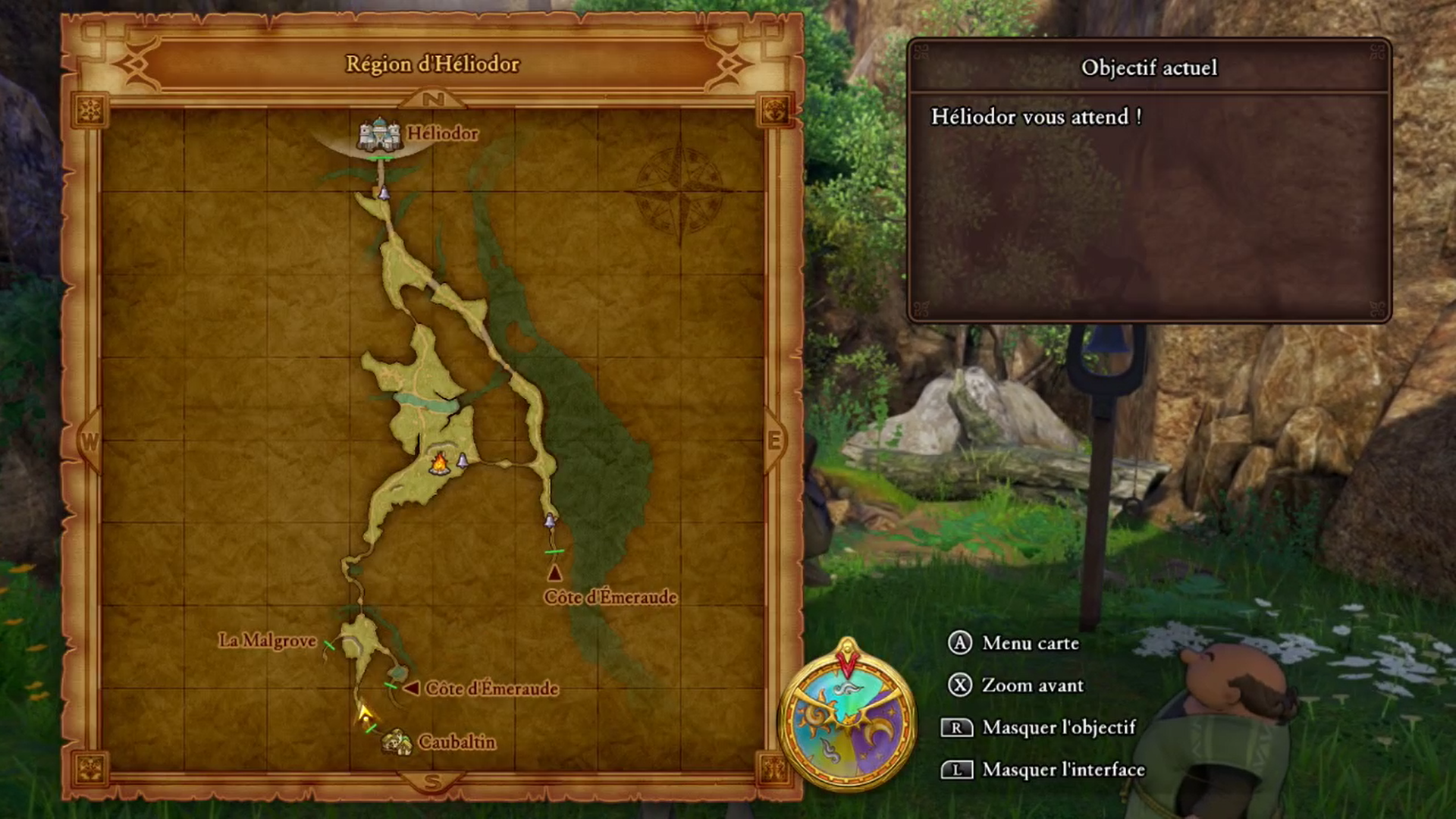Click the player's yellow arrow cursor
Screen dimensions: 1456x819
point(365,712)
